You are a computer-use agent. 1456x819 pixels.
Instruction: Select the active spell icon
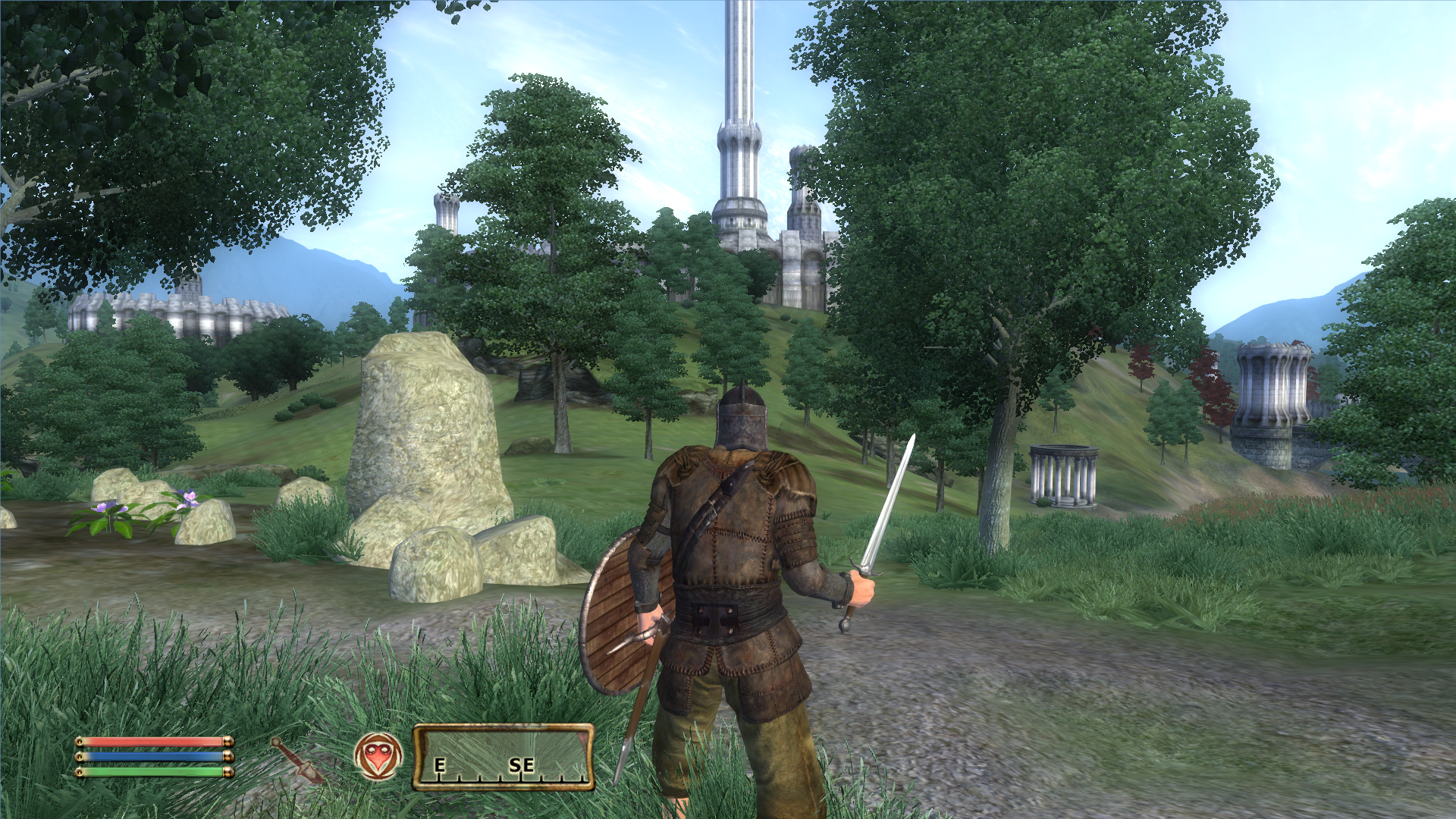click(x=377, y=756)
